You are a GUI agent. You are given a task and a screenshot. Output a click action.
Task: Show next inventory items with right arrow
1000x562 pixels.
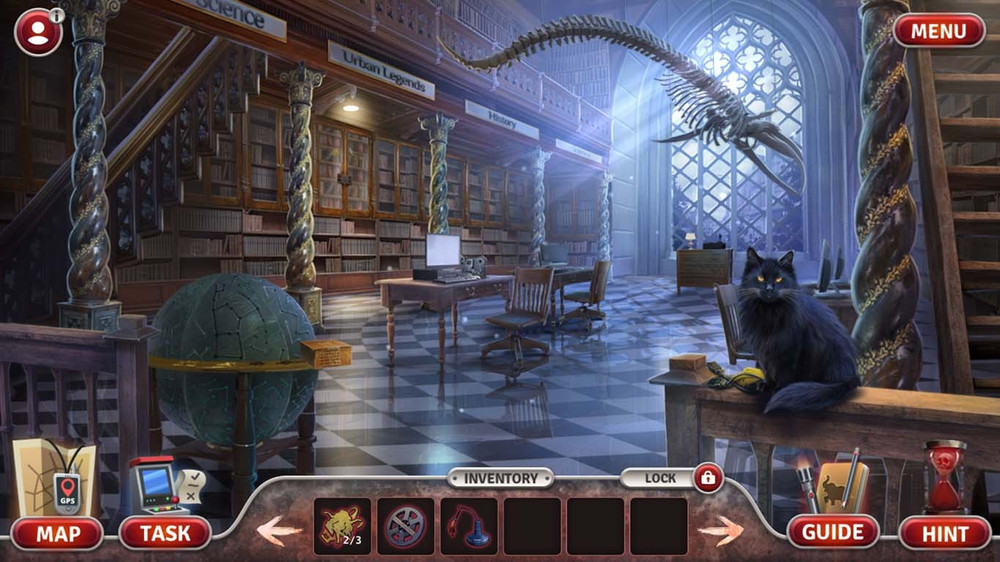coord(720,529)
